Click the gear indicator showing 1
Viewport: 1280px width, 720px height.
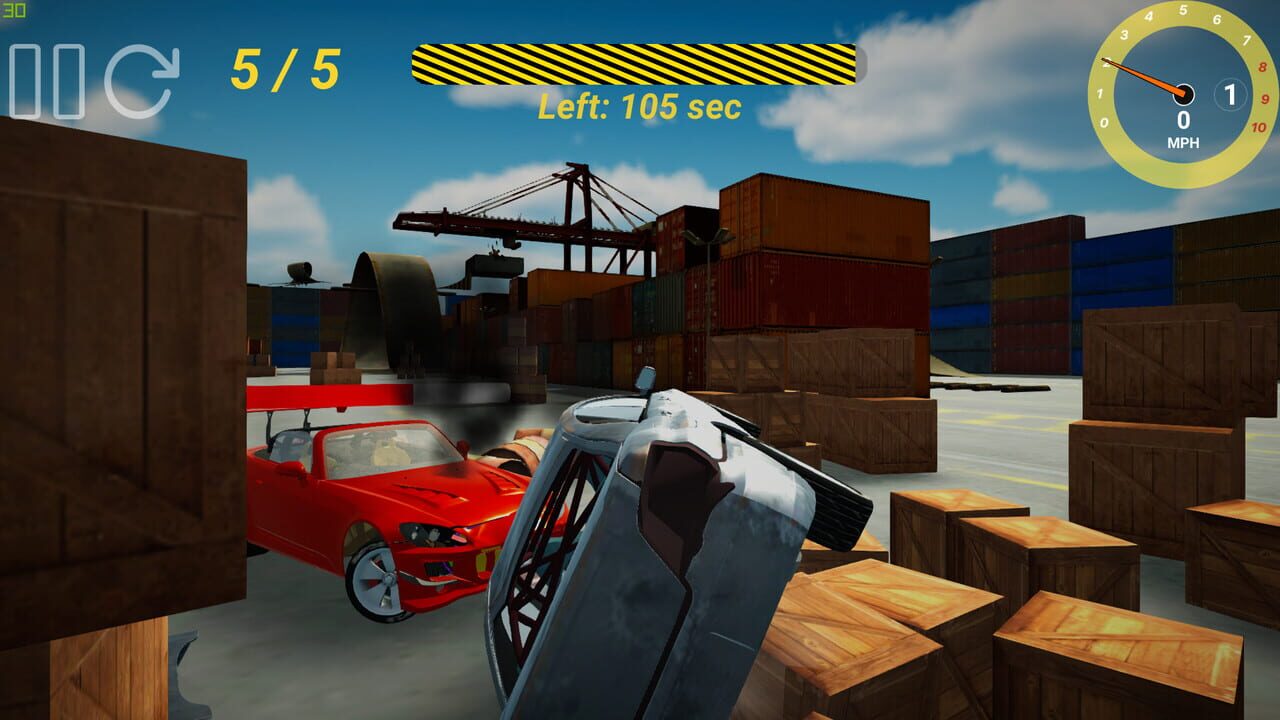point(1230,93)
